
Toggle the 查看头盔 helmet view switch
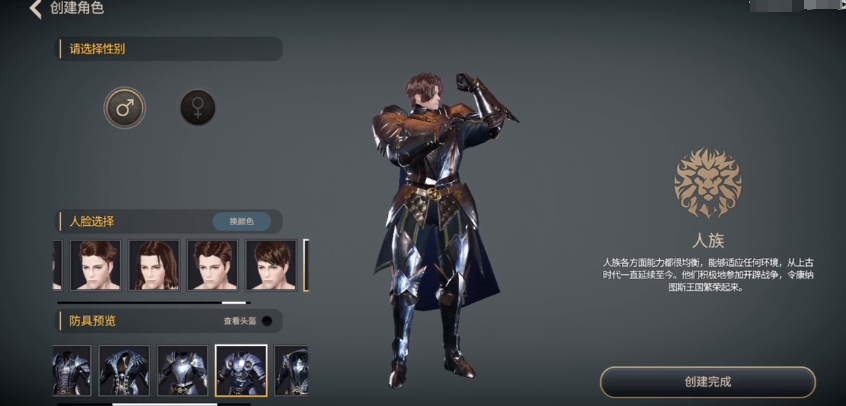coord(266,321)
